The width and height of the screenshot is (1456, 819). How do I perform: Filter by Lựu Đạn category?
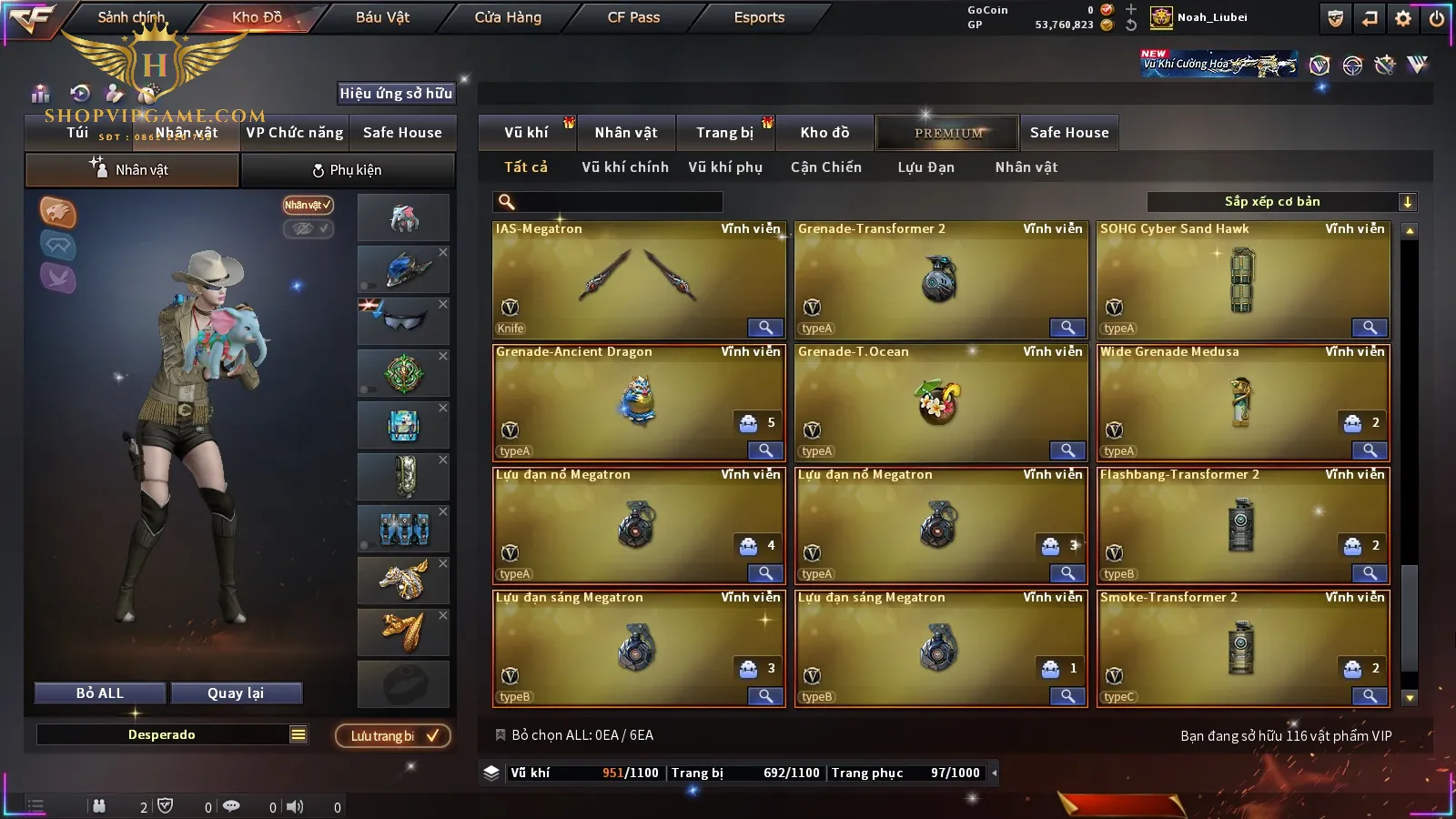click(x=925, y=167)
